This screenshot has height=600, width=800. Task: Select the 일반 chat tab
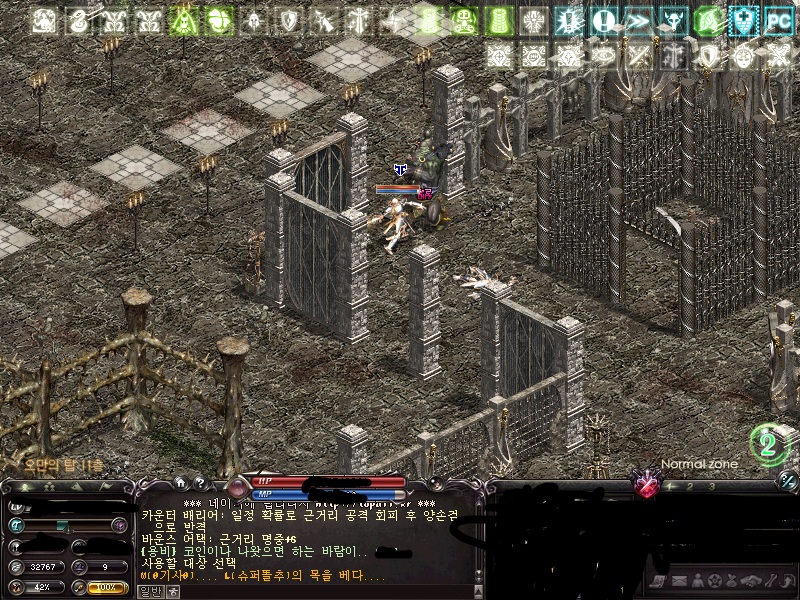150,591
